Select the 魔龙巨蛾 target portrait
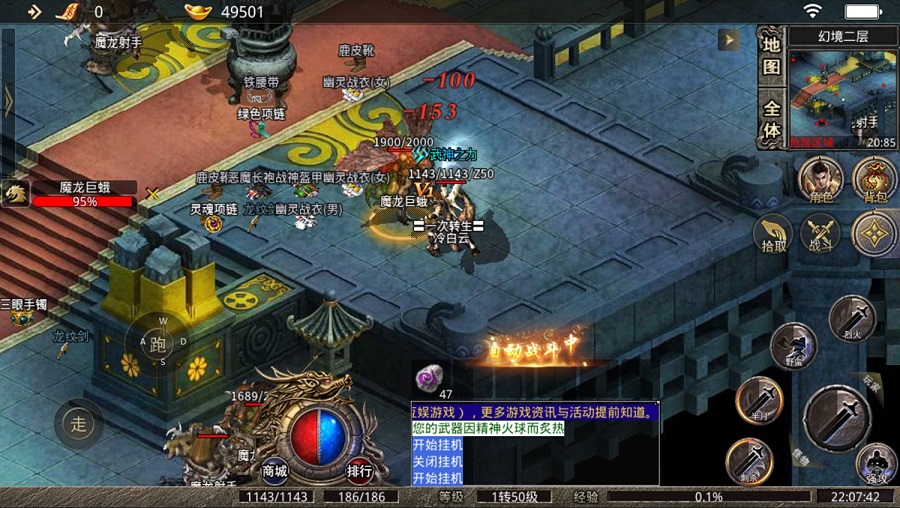 coord(16,193)
